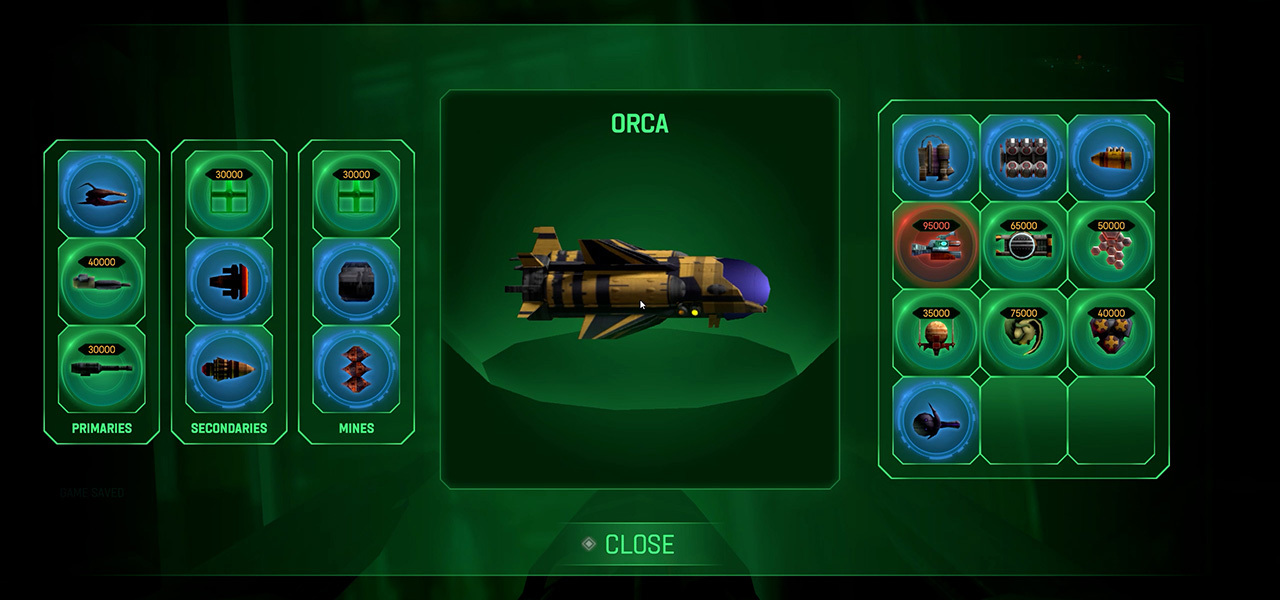Select the owned claw-shaped primary weapon
This screenshot has height=600, width=1280.
[101, 194]
